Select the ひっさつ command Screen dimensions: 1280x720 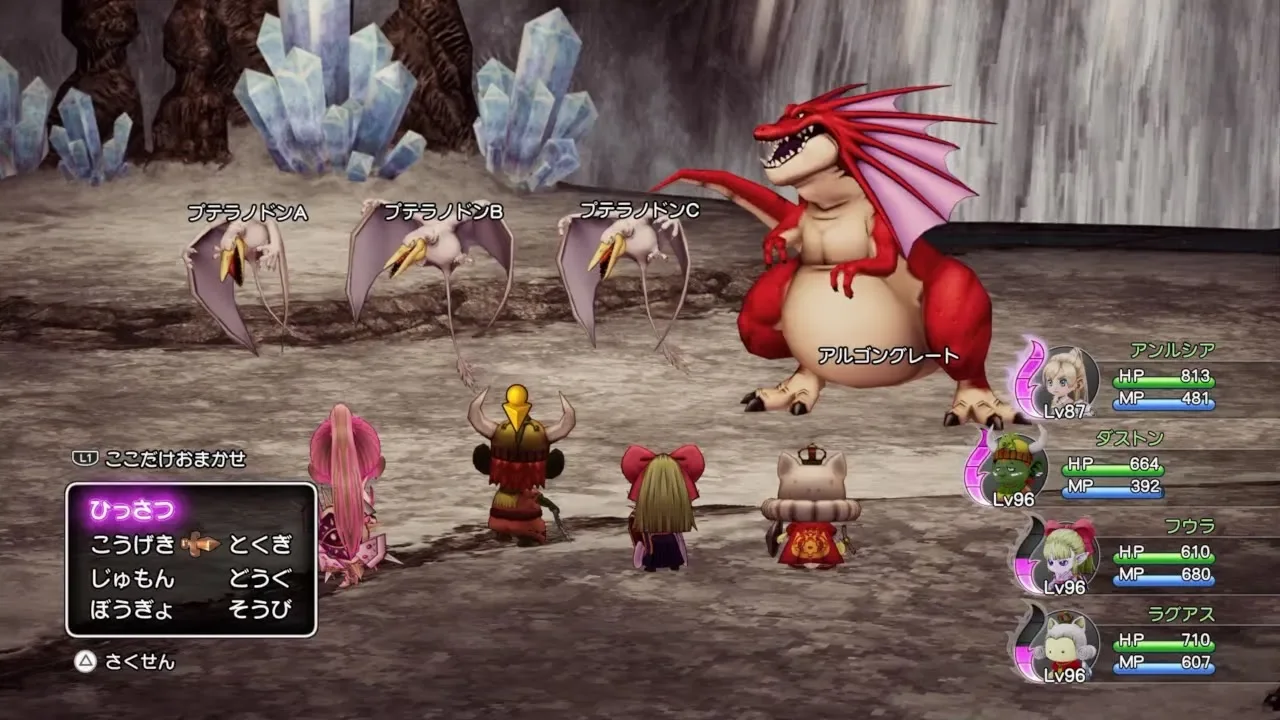132,510
